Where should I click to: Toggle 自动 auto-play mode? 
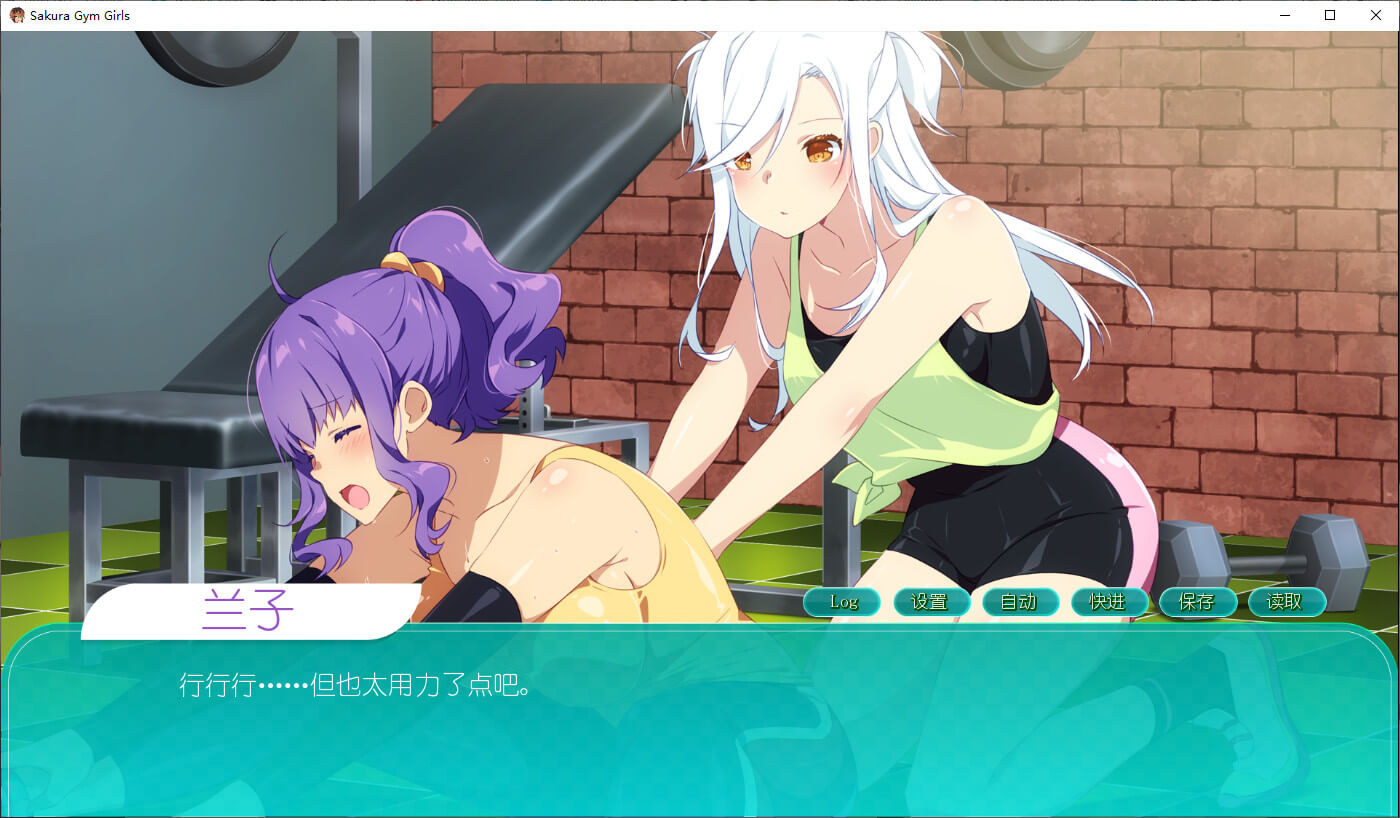point(1019,602)
